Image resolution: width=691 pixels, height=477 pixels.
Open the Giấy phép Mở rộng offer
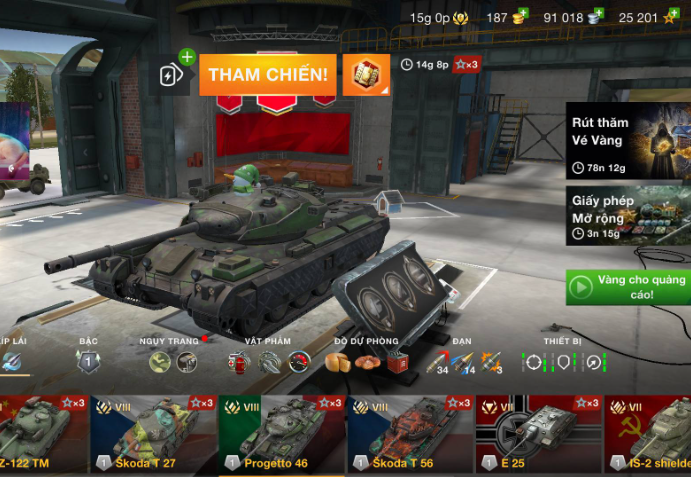click(628, 216)
